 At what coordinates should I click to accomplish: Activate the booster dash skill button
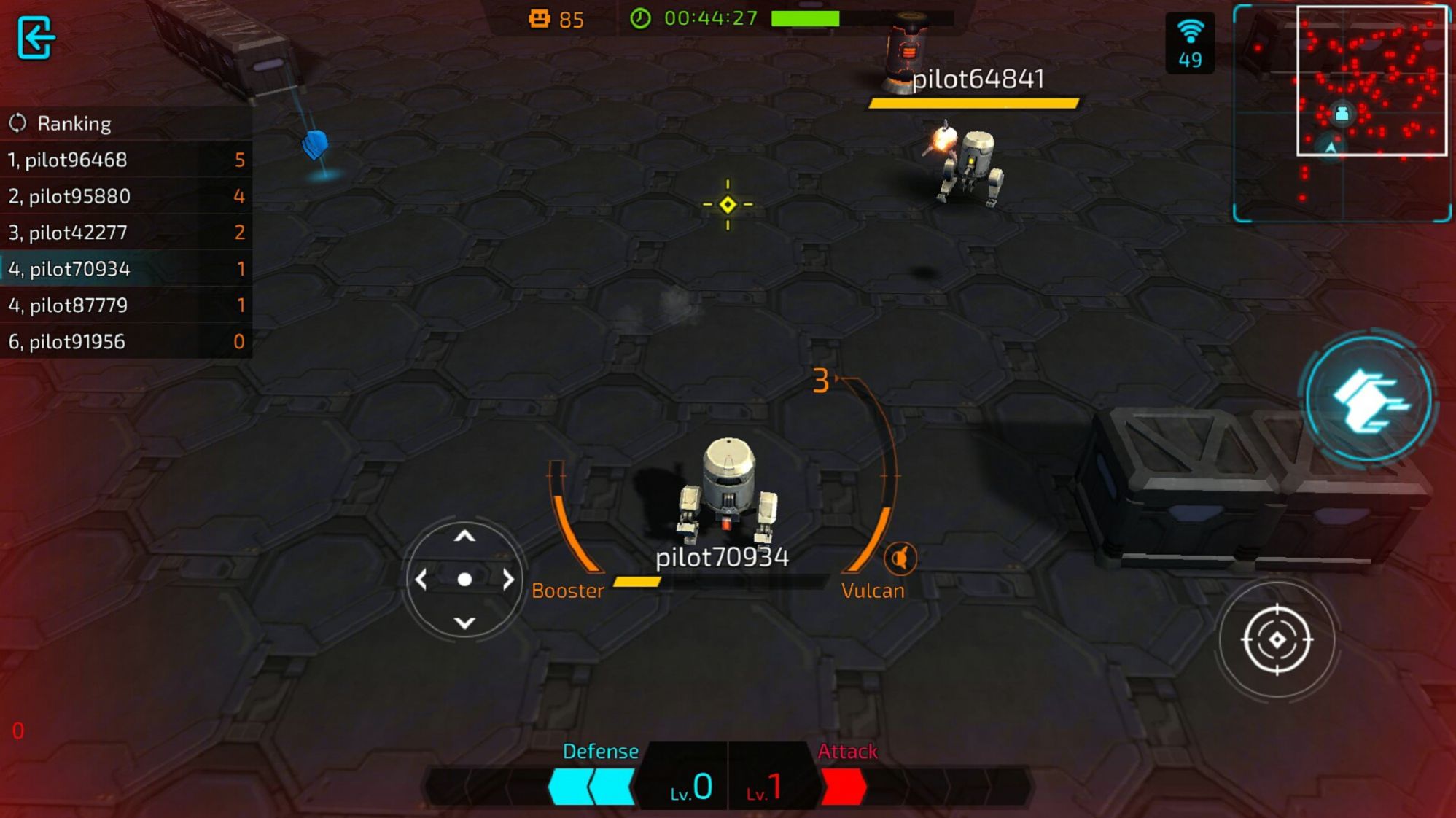click(1369, 400)
